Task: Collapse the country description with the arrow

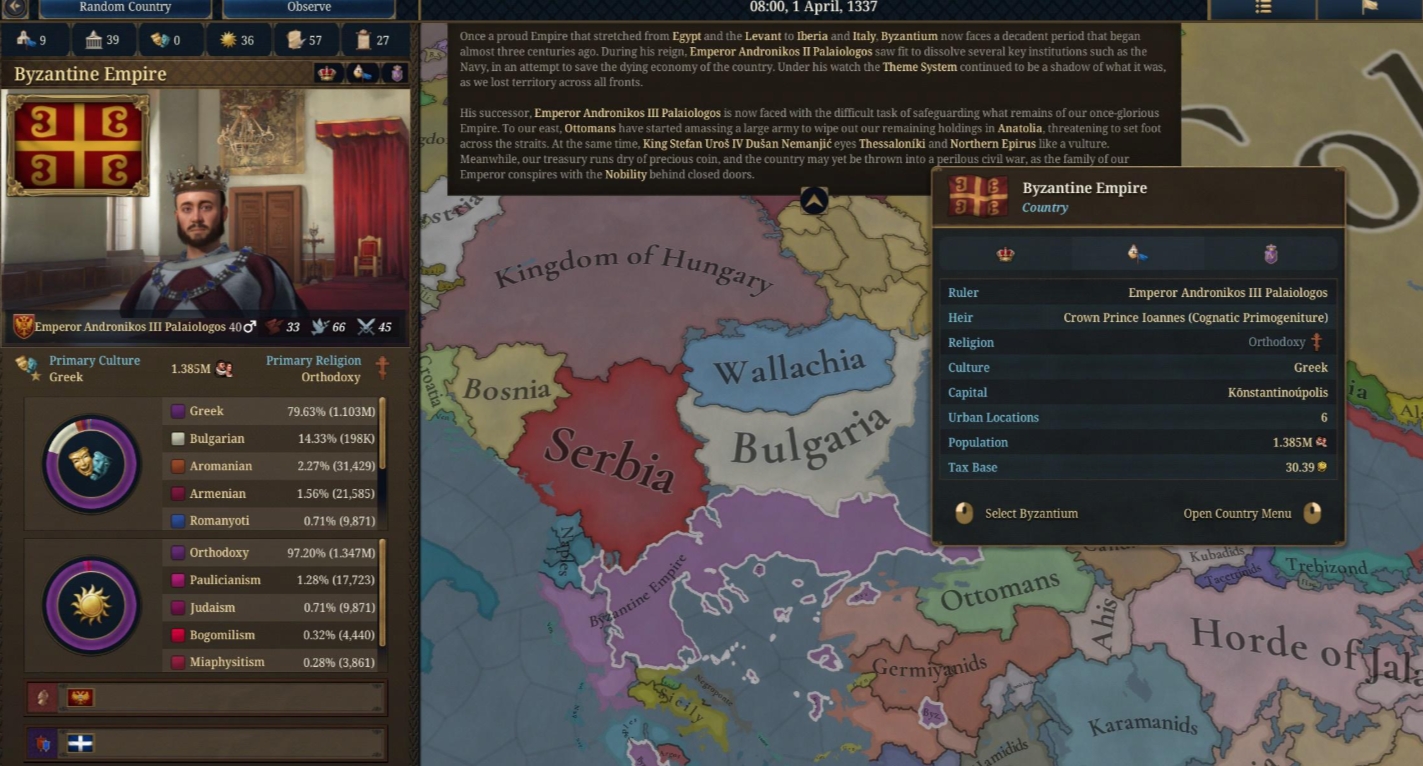Action: 814,200
